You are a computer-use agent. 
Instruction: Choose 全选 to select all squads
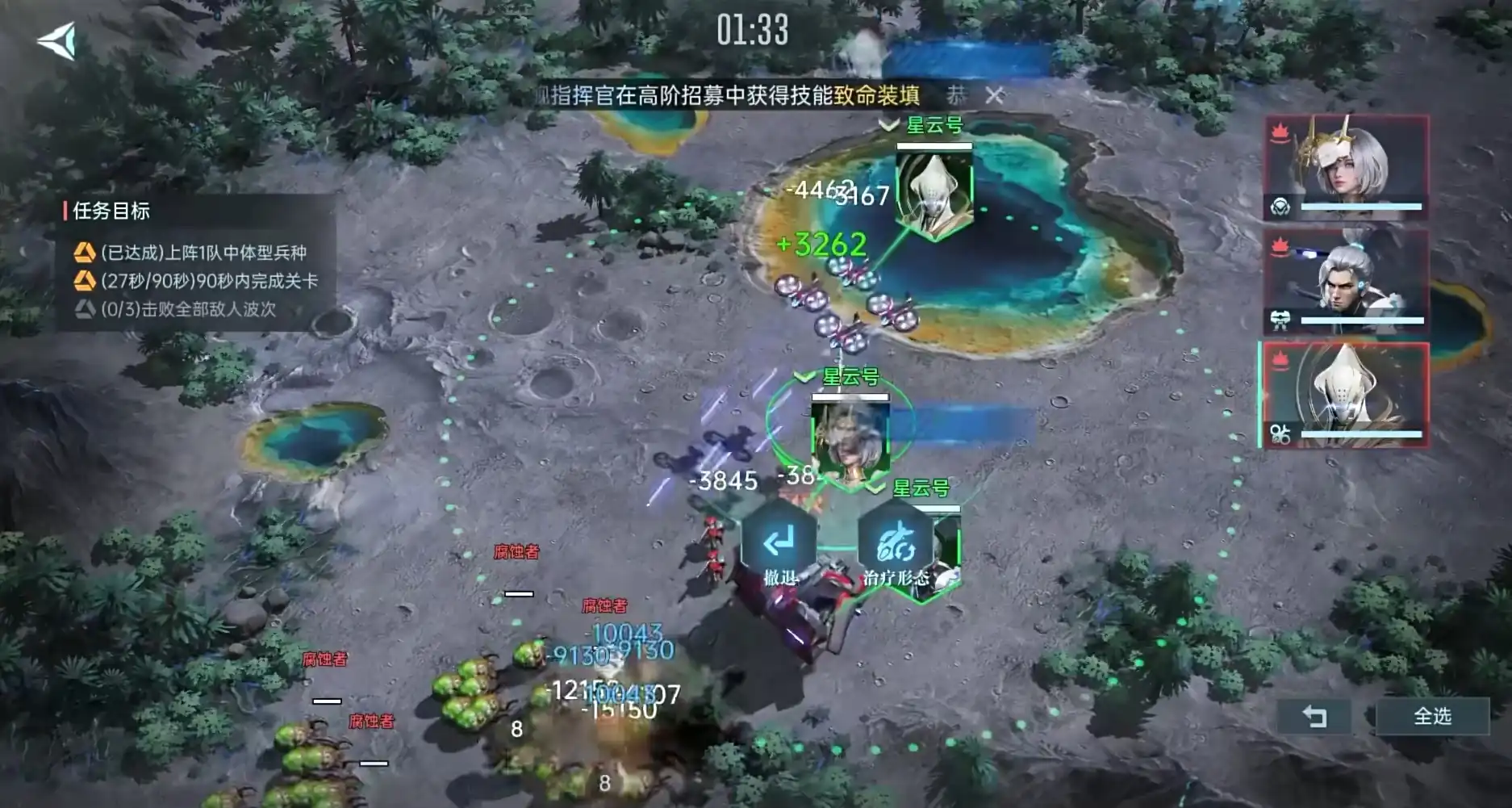coord(1432,716)
